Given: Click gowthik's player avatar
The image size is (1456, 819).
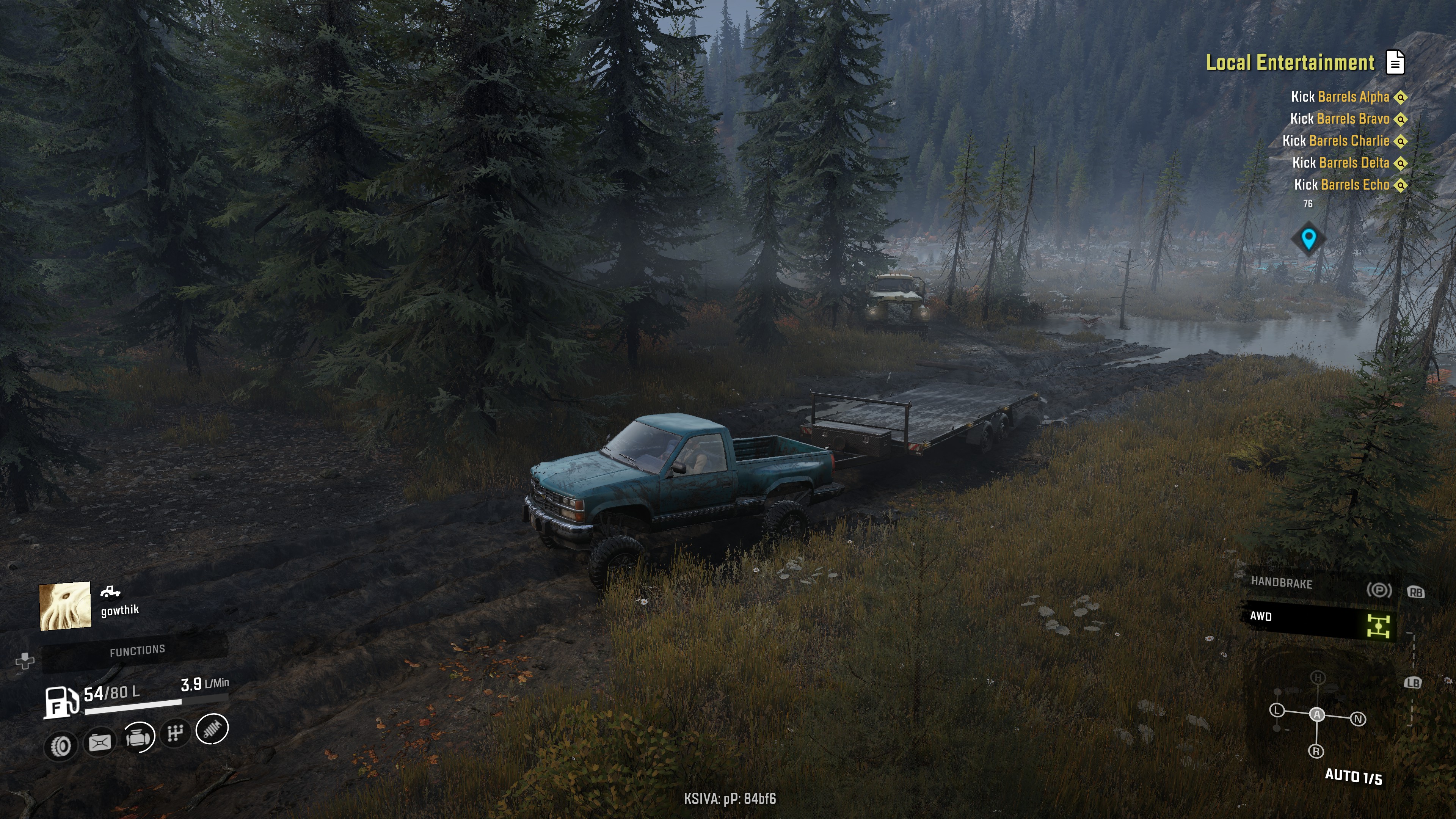Looking at the screenshot, I should pyautogui.click(x=65, y=606).
